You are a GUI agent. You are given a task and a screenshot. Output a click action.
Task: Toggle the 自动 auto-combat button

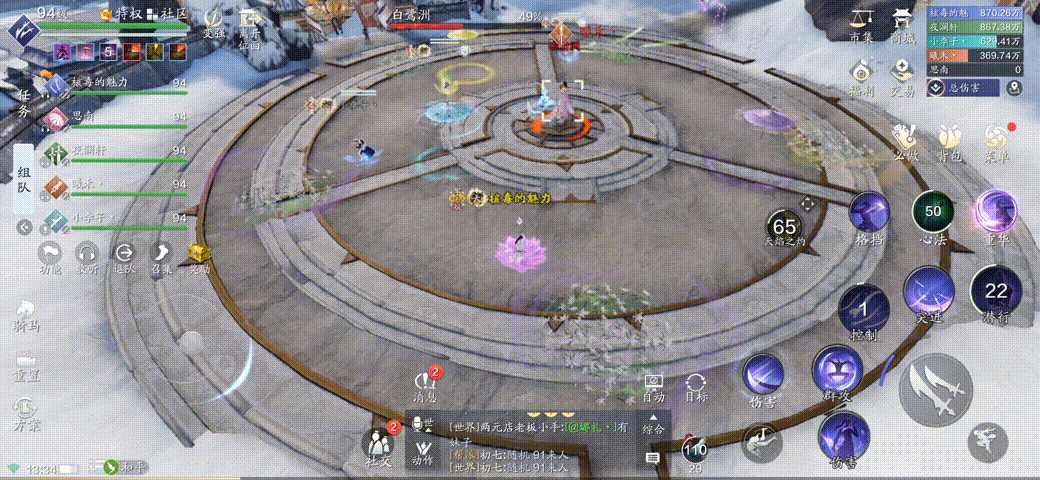654,387
